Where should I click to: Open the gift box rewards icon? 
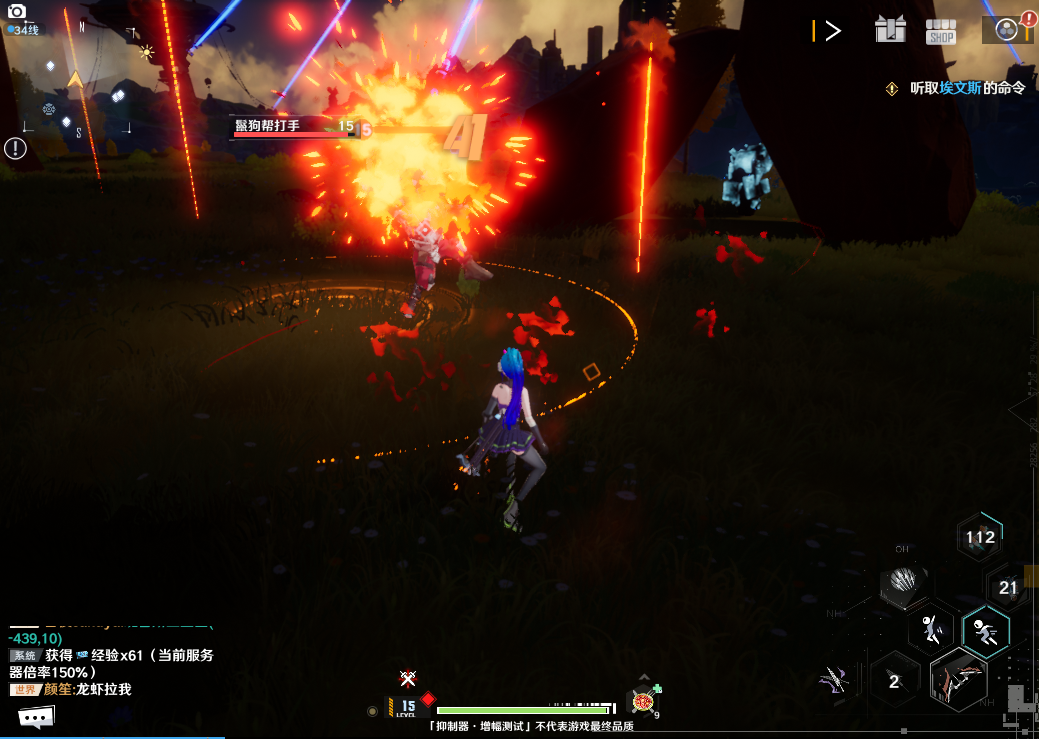[x=889, y=30]
